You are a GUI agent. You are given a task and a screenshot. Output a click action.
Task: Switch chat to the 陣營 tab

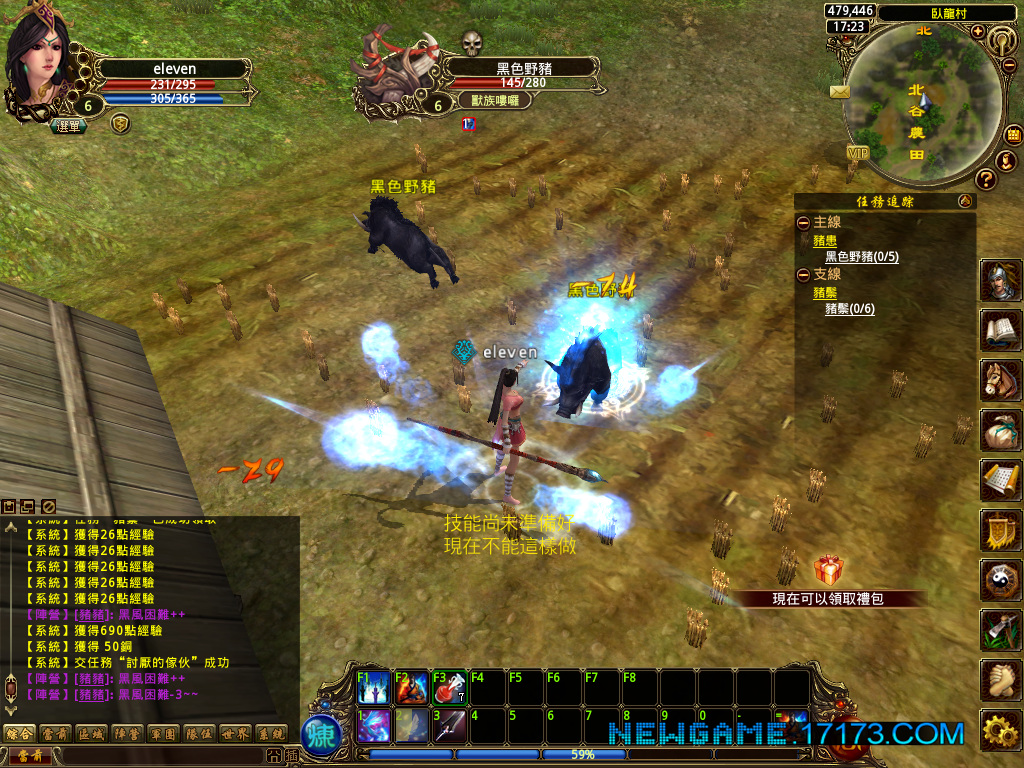(x=126, y=733)
